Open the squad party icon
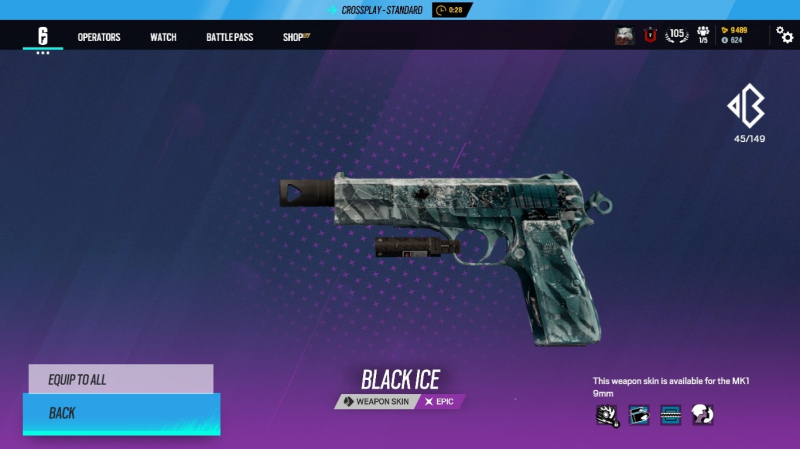The width and height of the screenshot is (800, 449). 703,35
